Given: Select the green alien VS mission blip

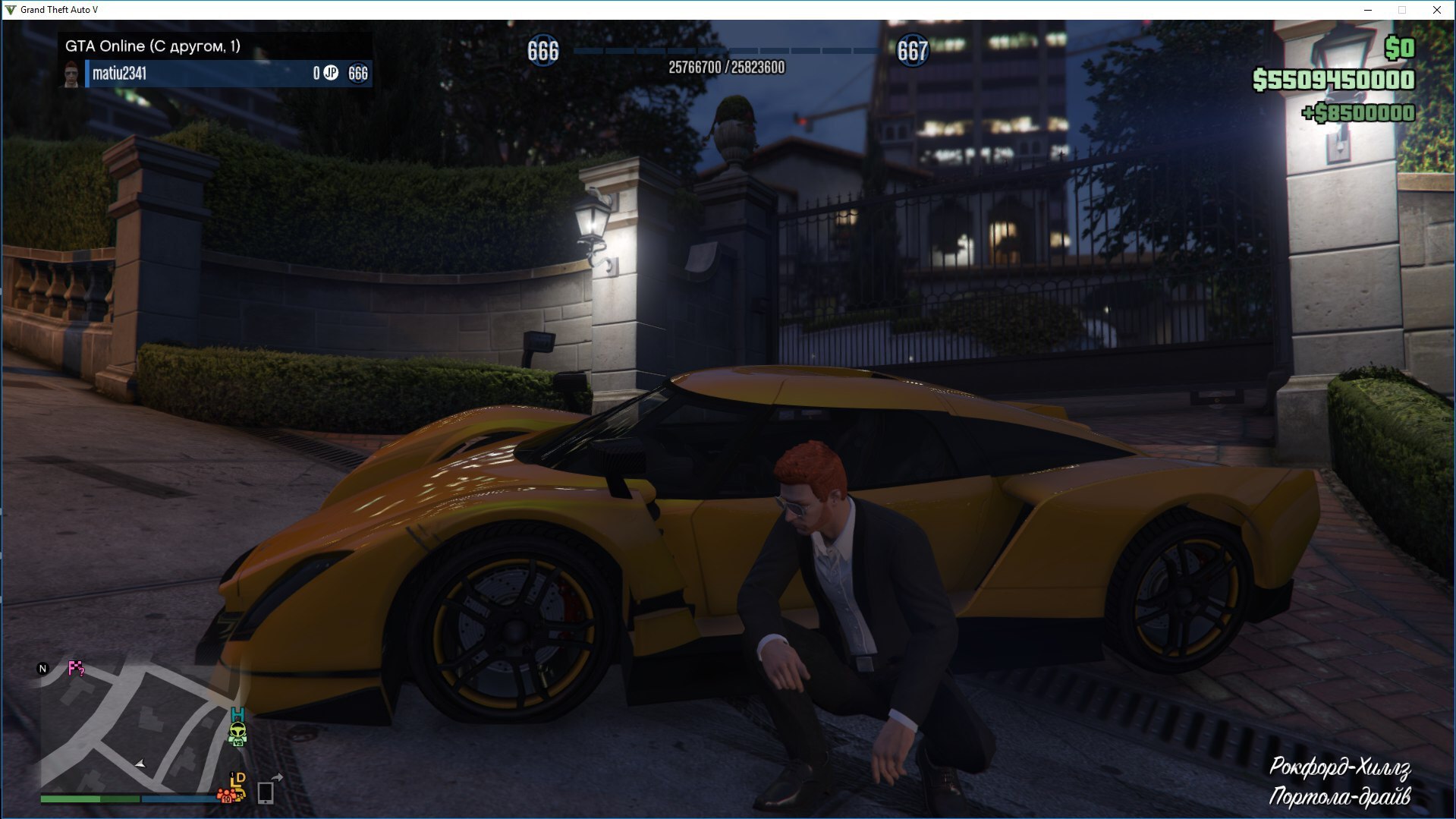Looking at the screenshot, I should tap(238, 732).
